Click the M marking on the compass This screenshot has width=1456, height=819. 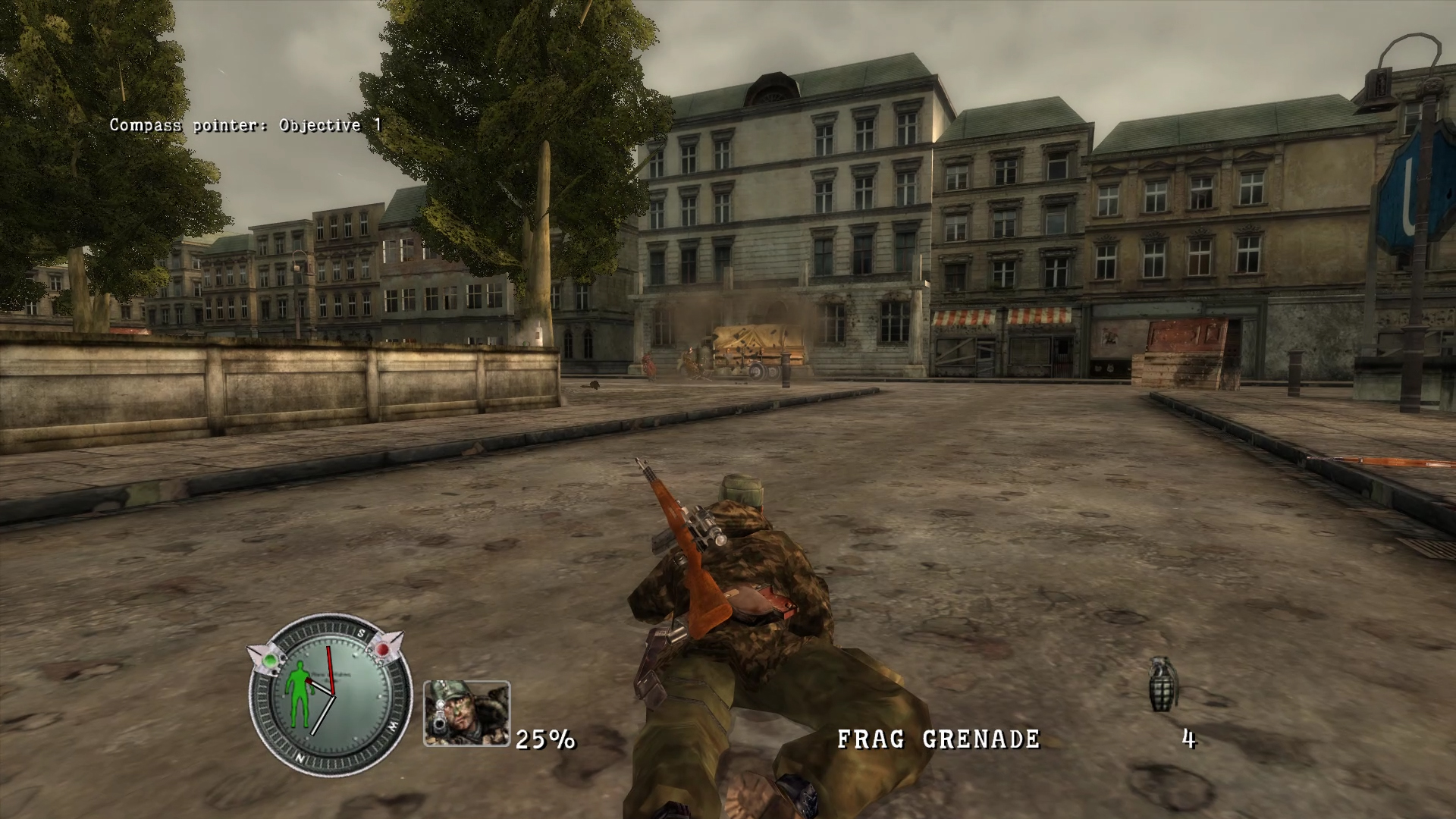click(x=393, y=725)
